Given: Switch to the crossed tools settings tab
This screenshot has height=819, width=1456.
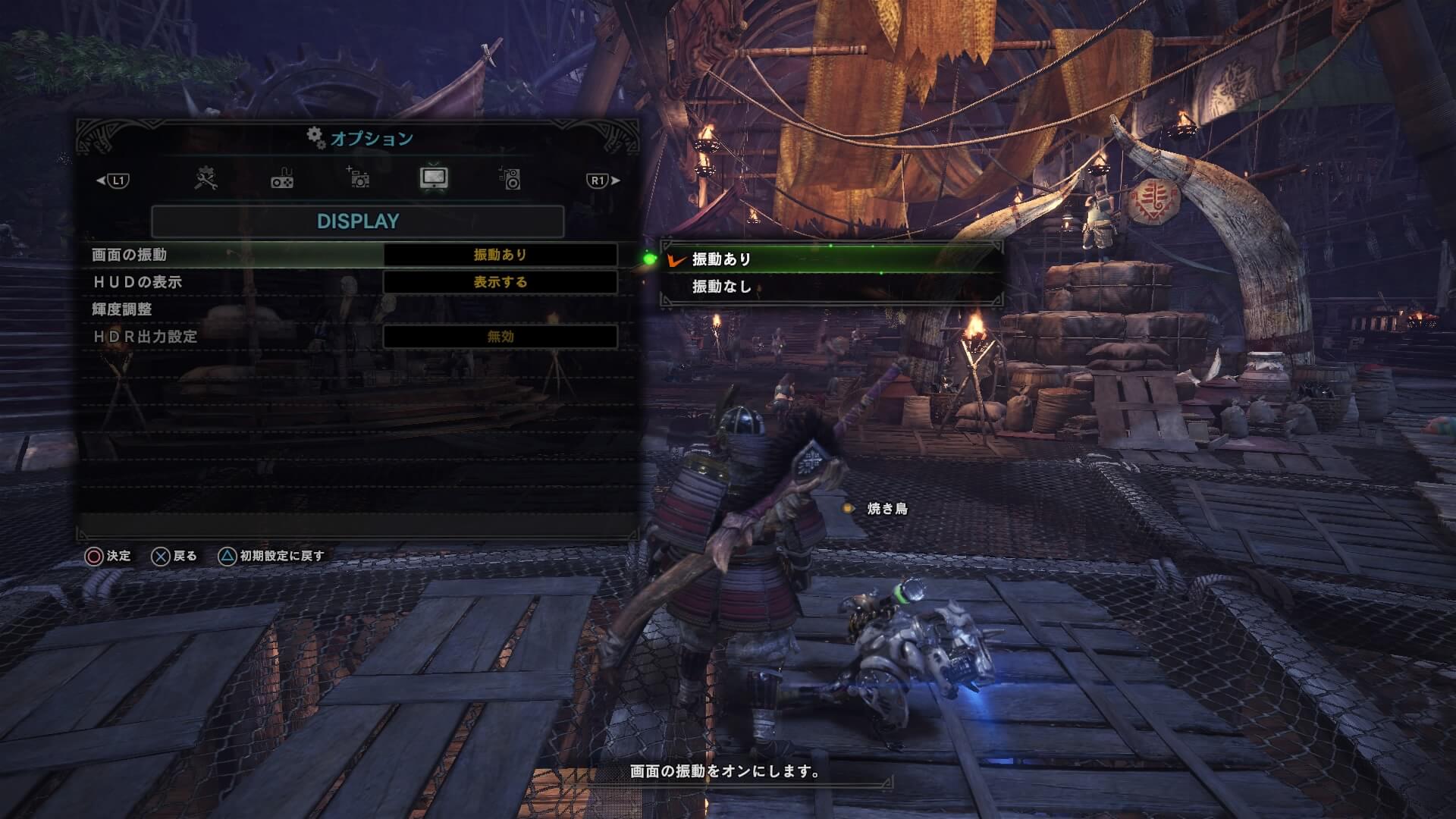Looking at the screenshot, I should coord(206,179).
